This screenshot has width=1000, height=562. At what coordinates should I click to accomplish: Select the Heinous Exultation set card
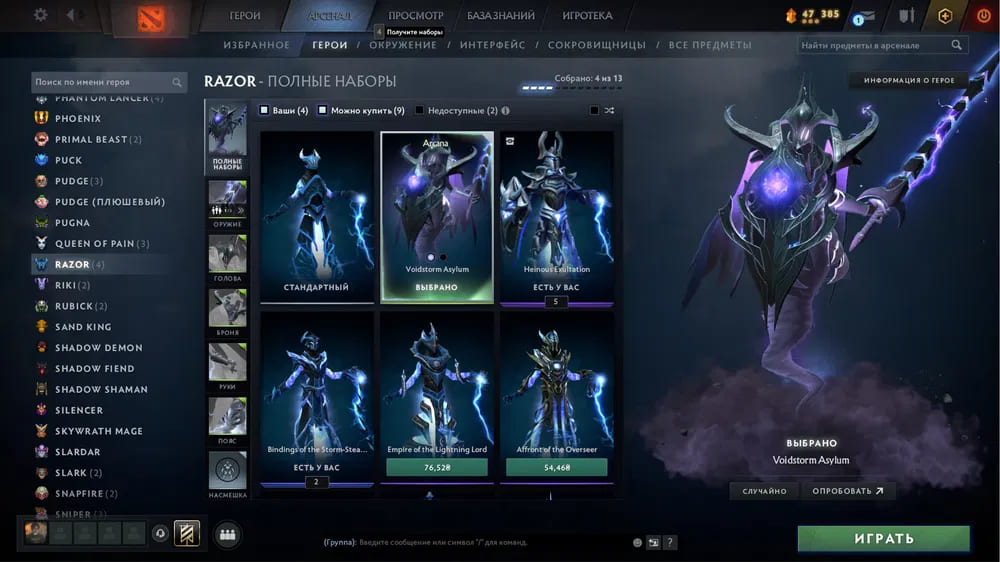556,215
